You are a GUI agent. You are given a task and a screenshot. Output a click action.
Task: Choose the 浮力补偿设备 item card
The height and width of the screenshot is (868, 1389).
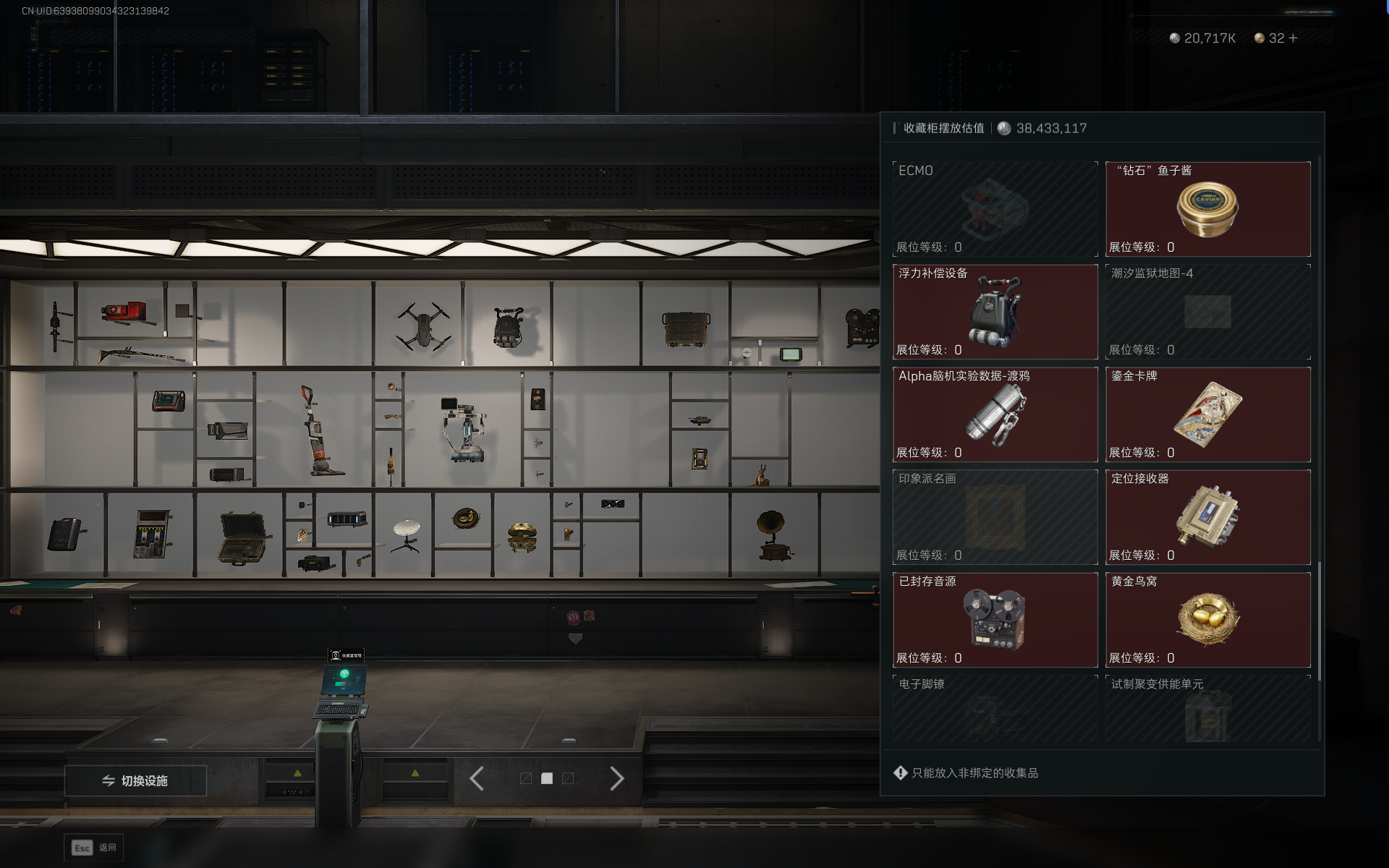click(995, 312)
